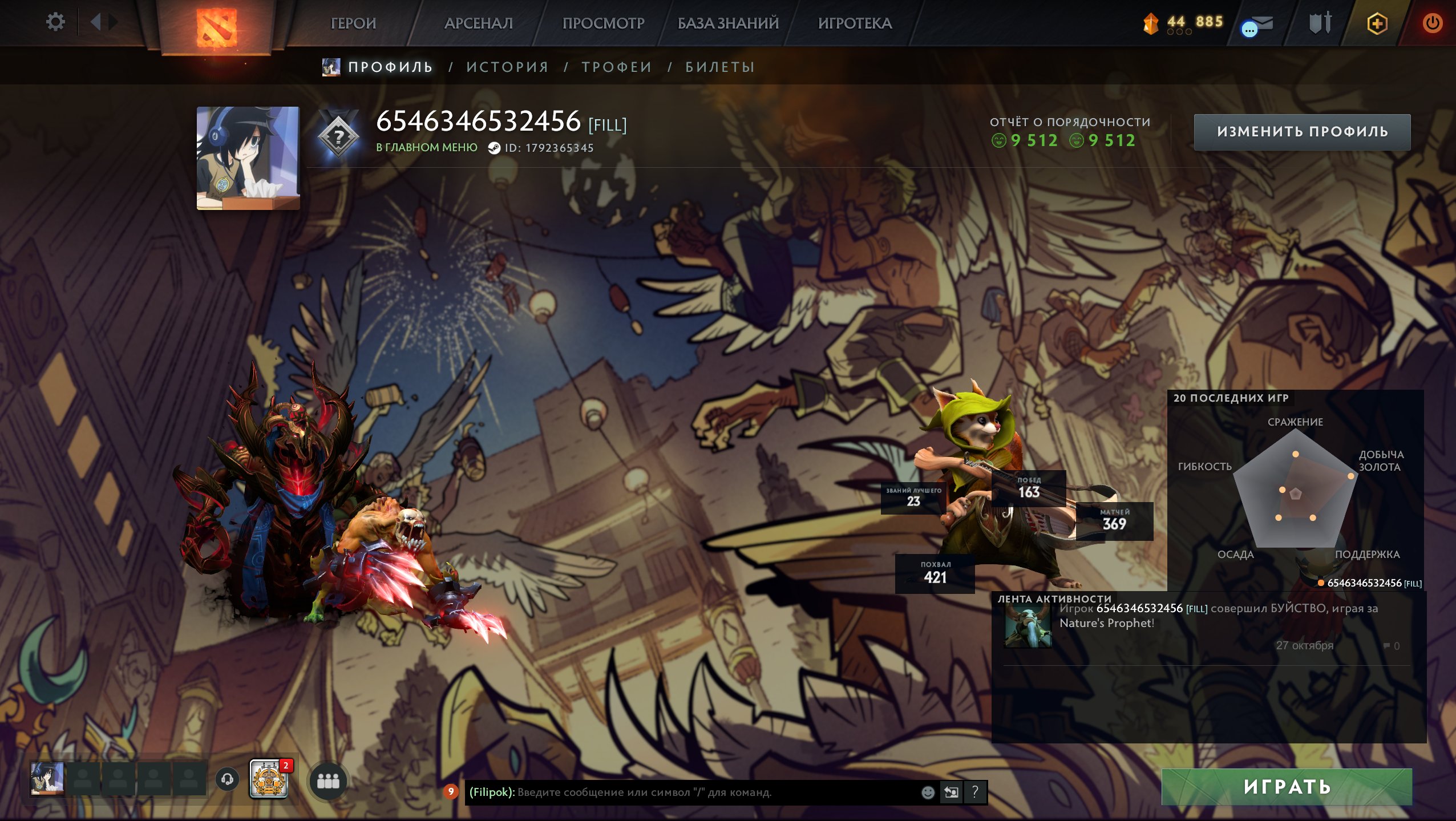Open the gear settings icon

coord(55,22)
